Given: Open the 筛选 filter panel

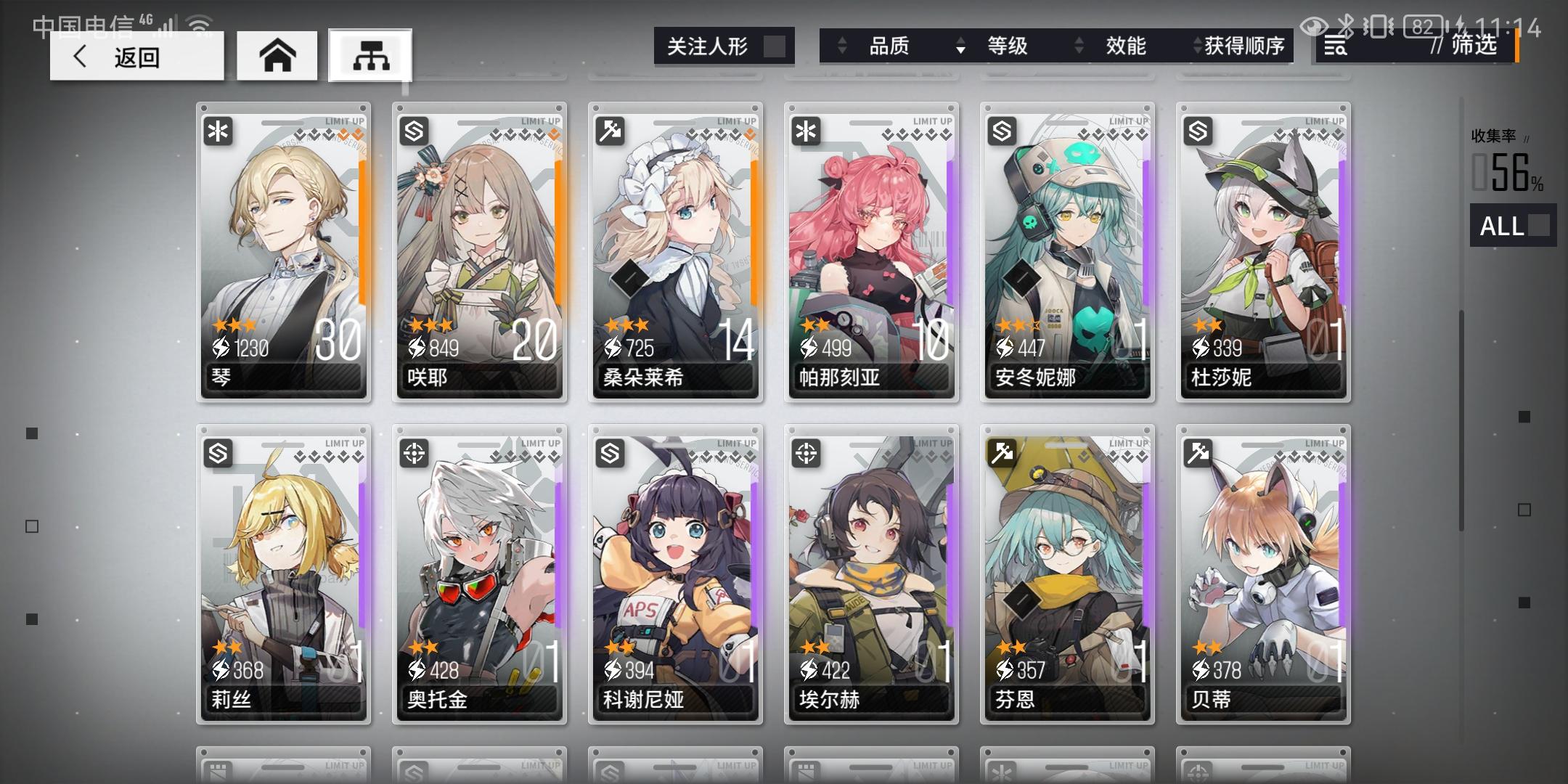Looking at the screenshot, I should (1474, 46).
